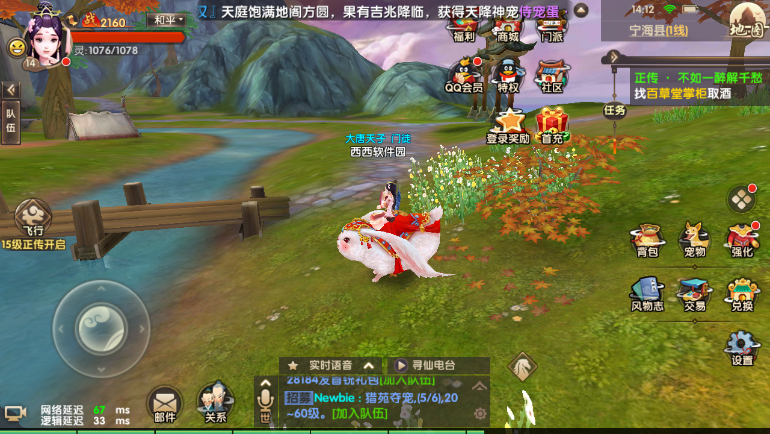770x434 pixels.
Task: Activate the 飞行 flying button
Action: (32, 219)
